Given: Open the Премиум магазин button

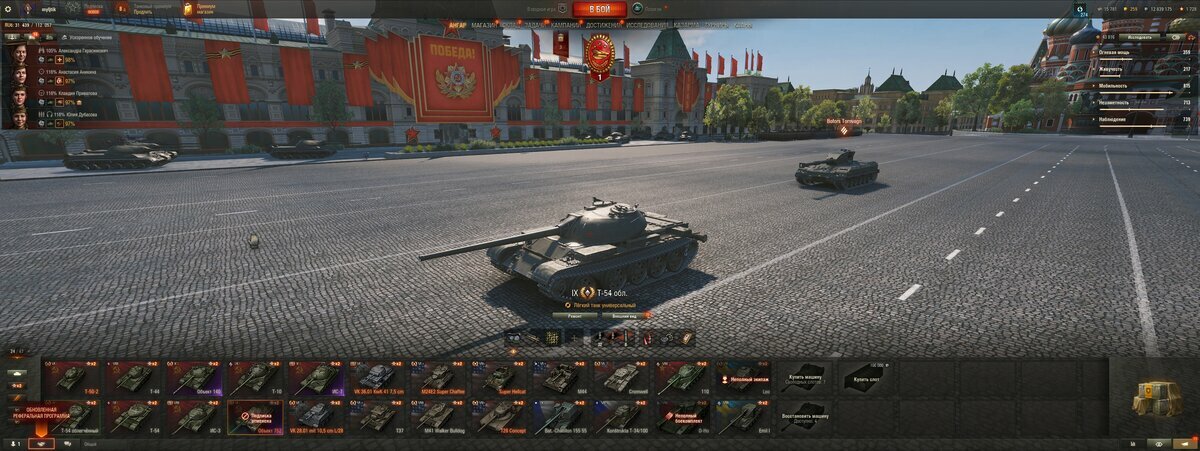Looking at the screenshot, I should (198, 9).
